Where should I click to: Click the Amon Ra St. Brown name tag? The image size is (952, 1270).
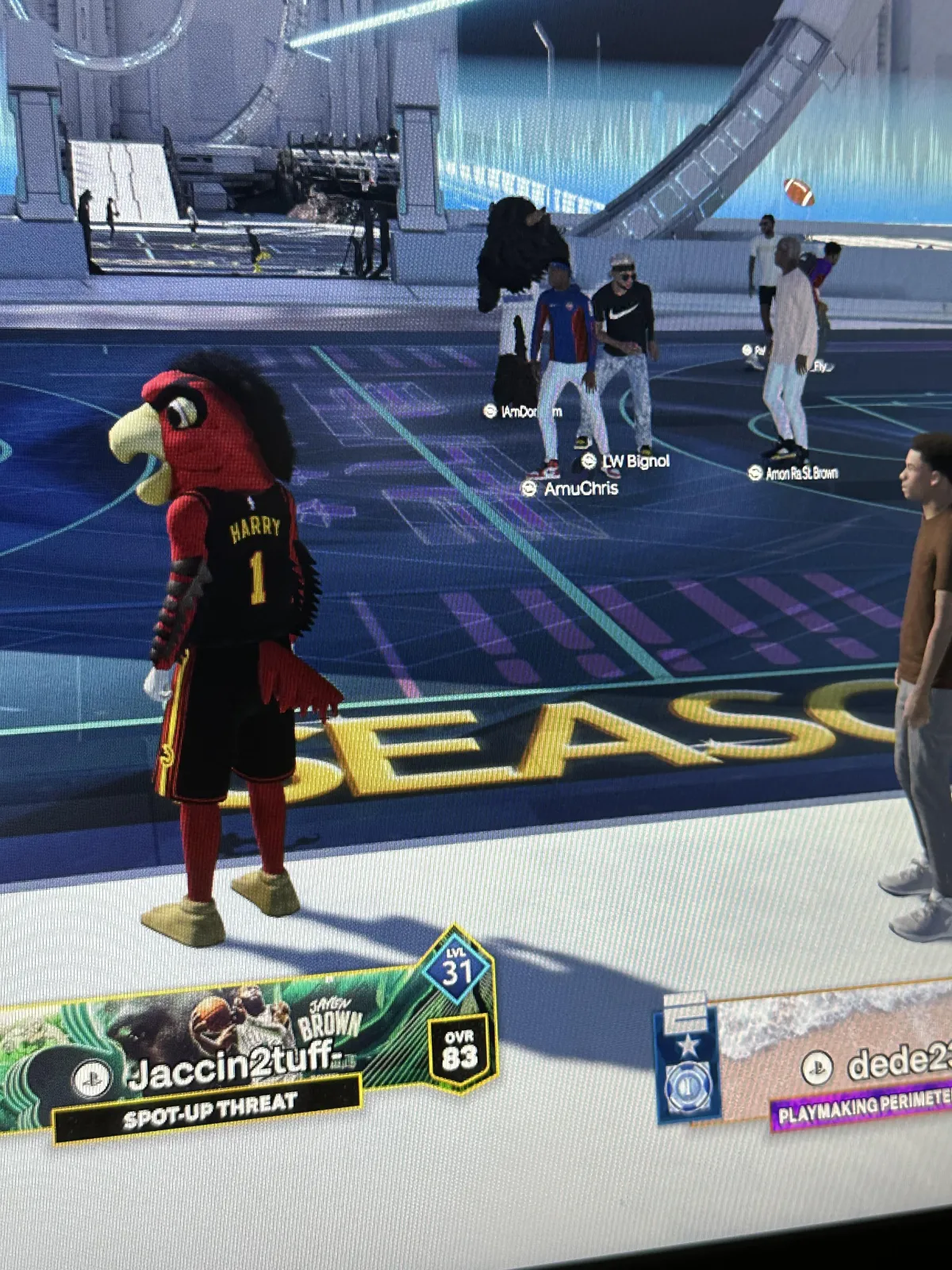[x=793, y=473]
